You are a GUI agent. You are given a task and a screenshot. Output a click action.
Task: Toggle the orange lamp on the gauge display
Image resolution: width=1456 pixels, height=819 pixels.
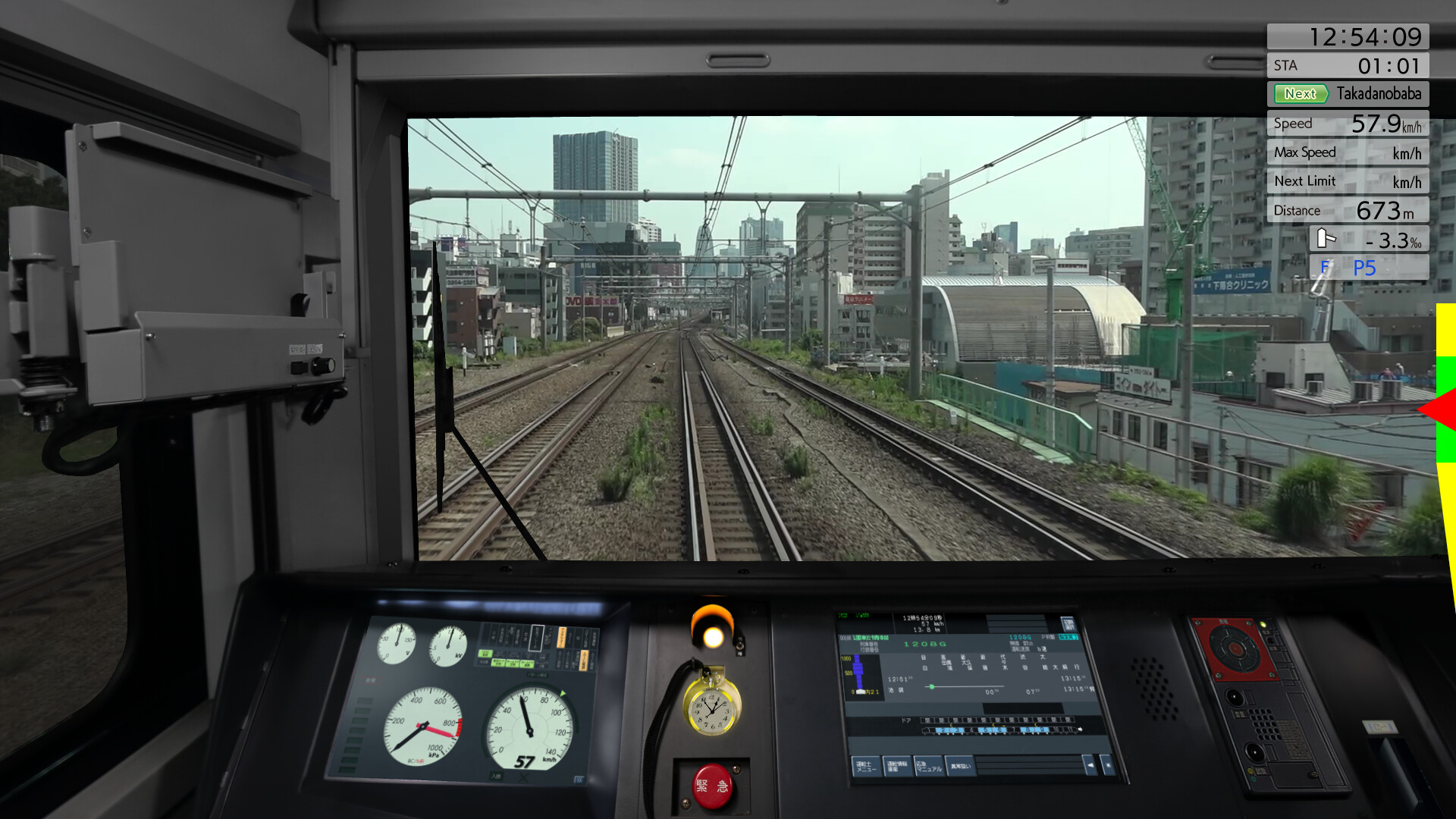coord(562,639)
